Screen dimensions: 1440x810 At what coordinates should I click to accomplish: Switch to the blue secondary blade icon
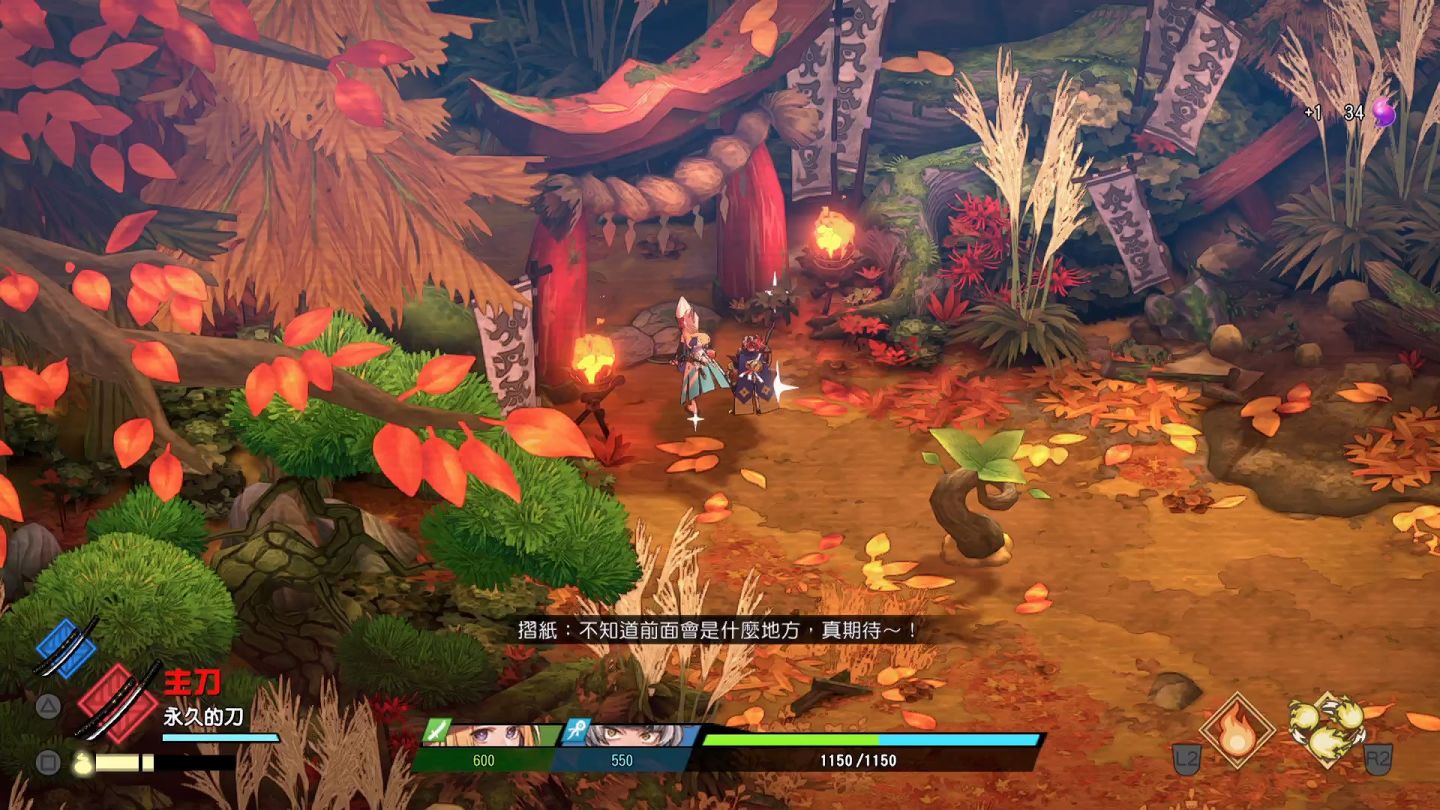(66, 647)
